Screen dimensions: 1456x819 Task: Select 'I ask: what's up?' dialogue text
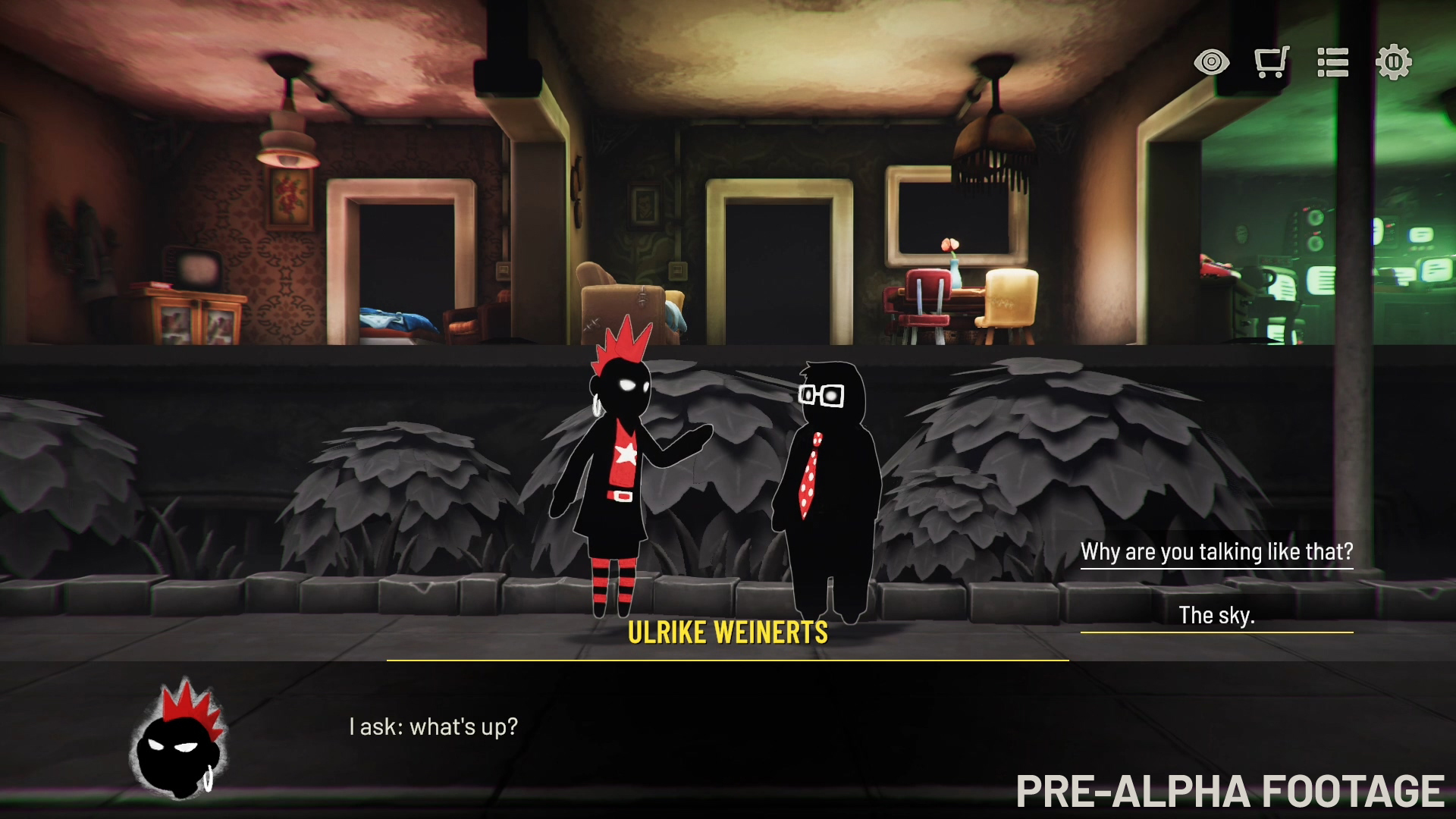tap(433, 726)
